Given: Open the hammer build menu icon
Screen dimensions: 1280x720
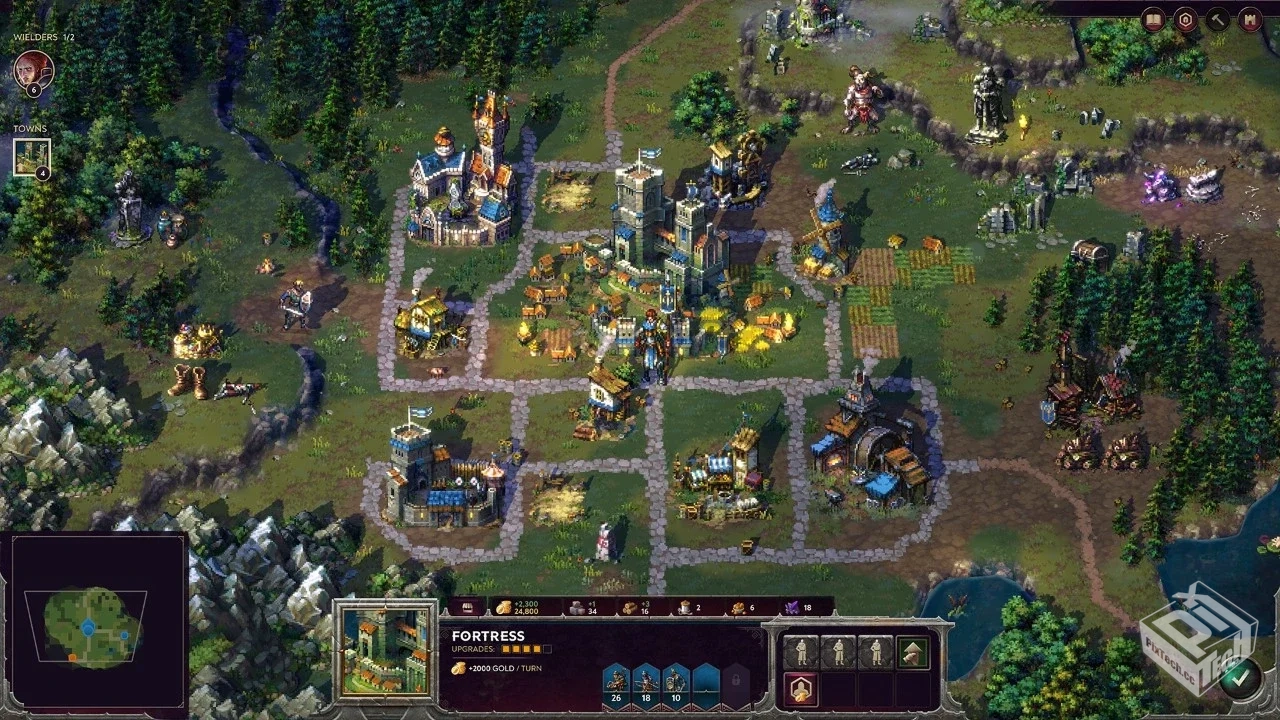Looking at the screenshot, I should (x=1217, y=19).
